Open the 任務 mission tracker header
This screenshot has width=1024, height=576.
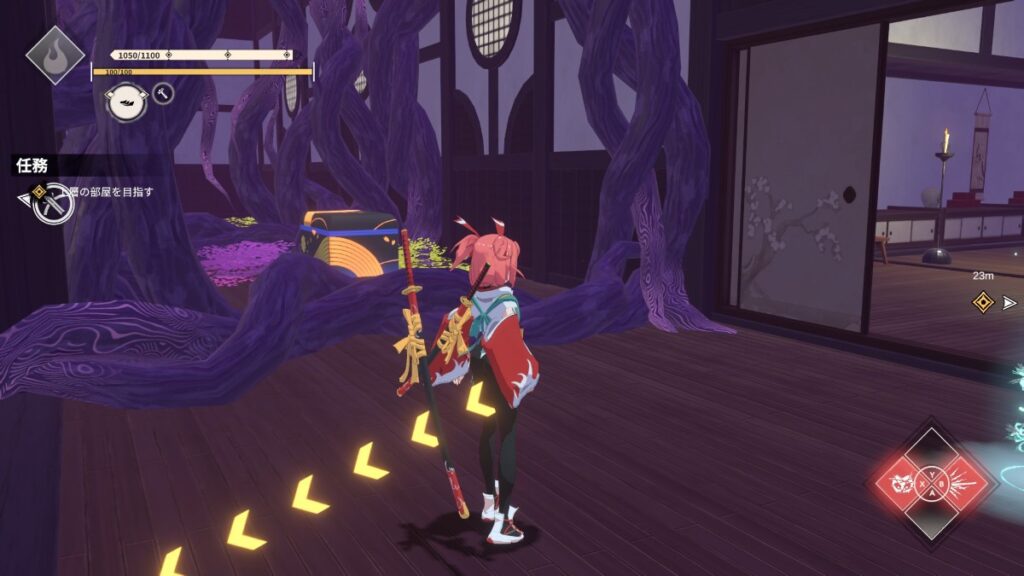point(32,165)
